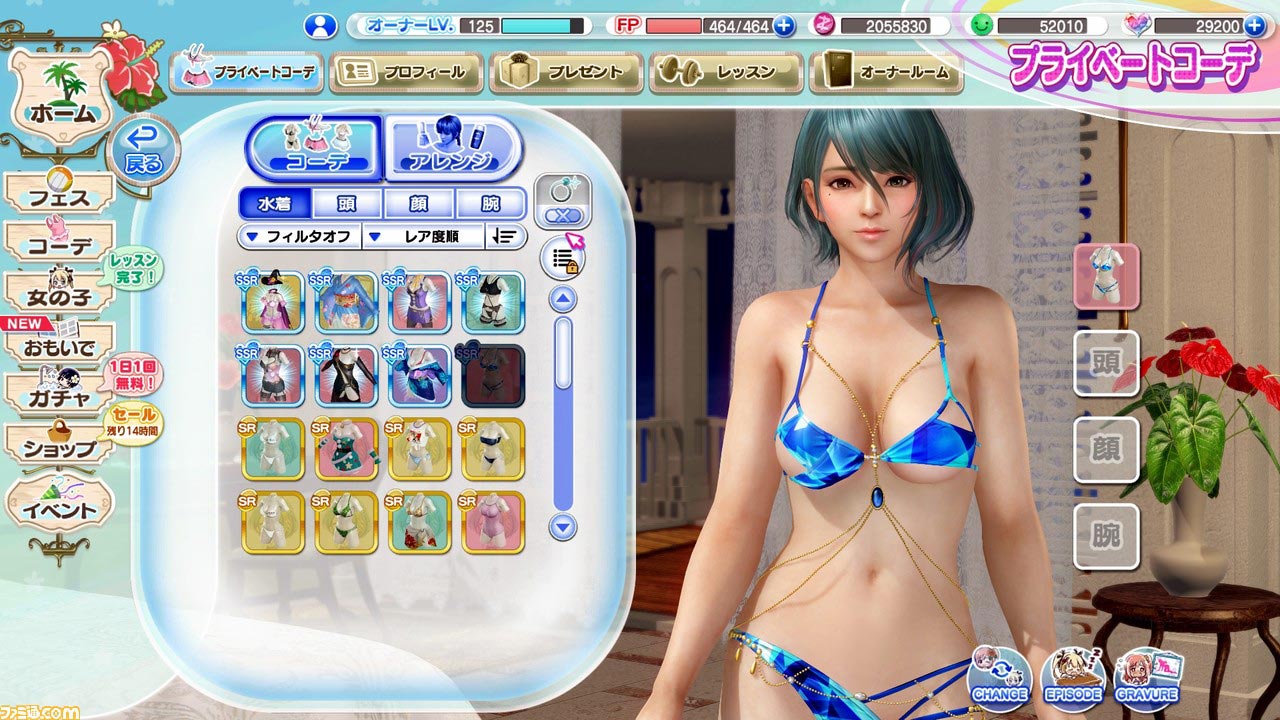
Task: Select the アレンジ arrange tab
Action: coord(453,148)
